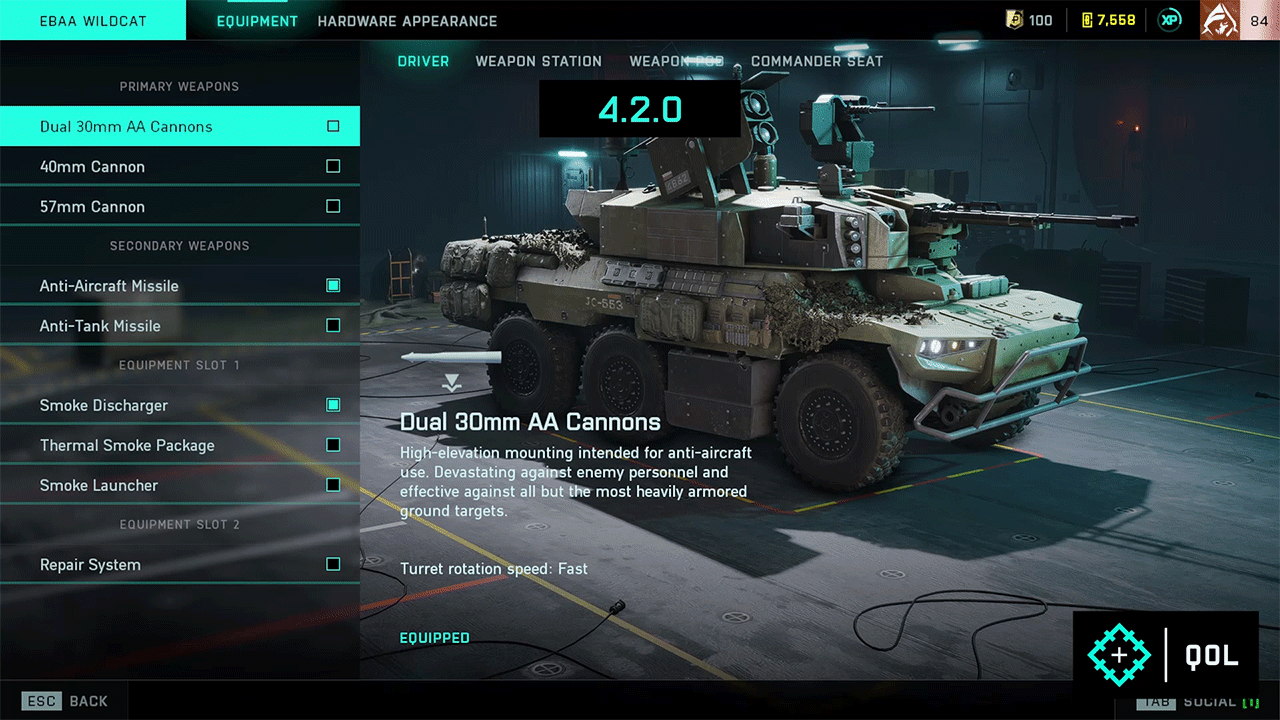
Task: Open the Hardware Appearance tab
Action: 407,21
